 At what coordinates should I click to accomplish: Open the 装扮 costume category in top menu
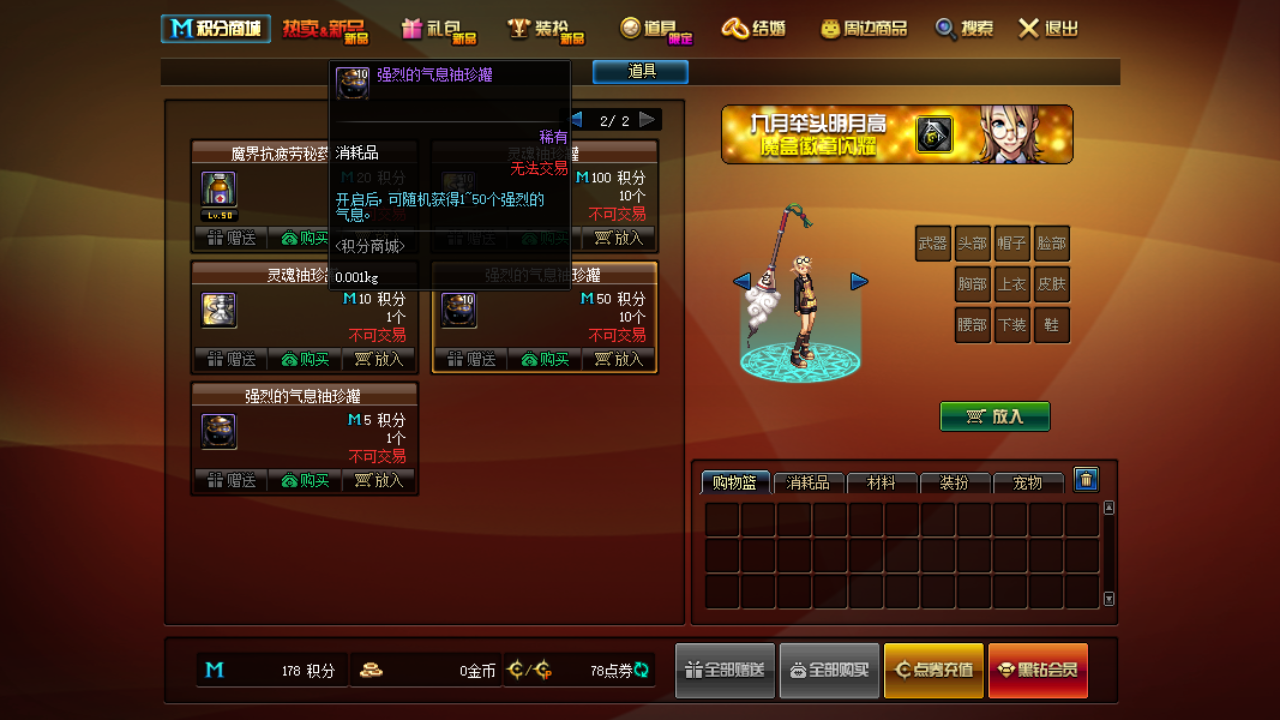(x=546, y=29)
